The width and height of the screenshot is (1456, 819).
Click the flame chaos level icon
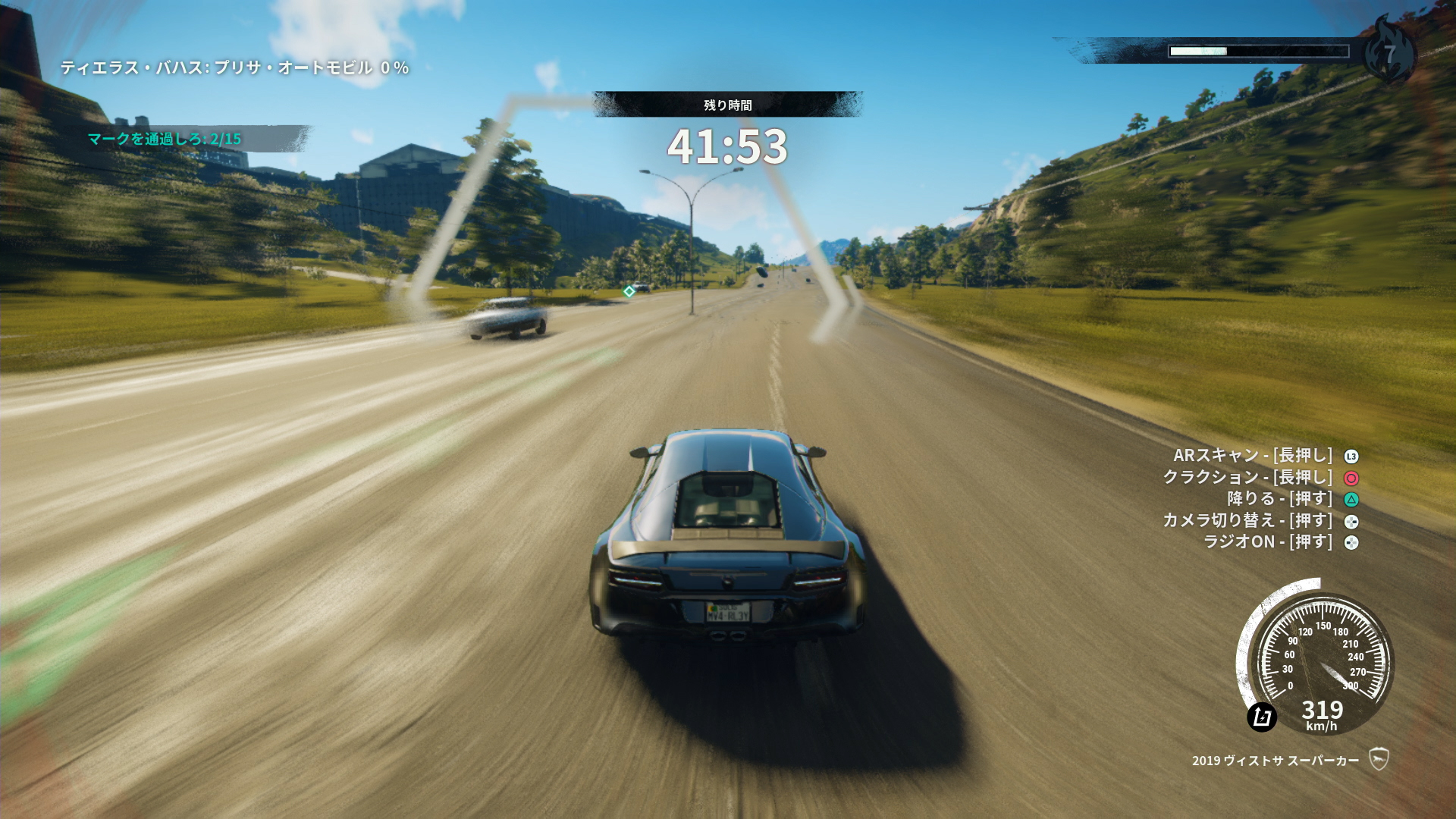pyautogui.click(x=1389, y=52)
